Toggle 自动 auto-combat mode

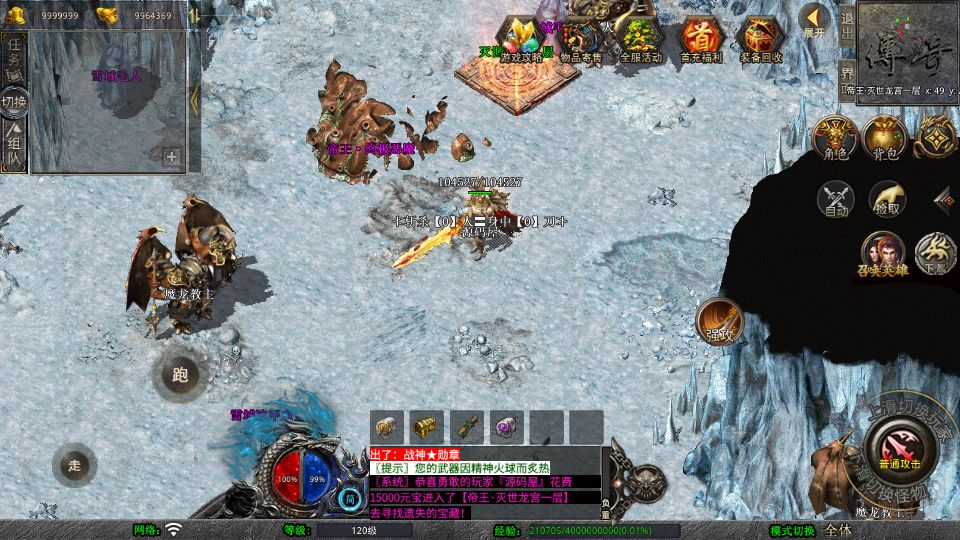click(x=836, y=199)
